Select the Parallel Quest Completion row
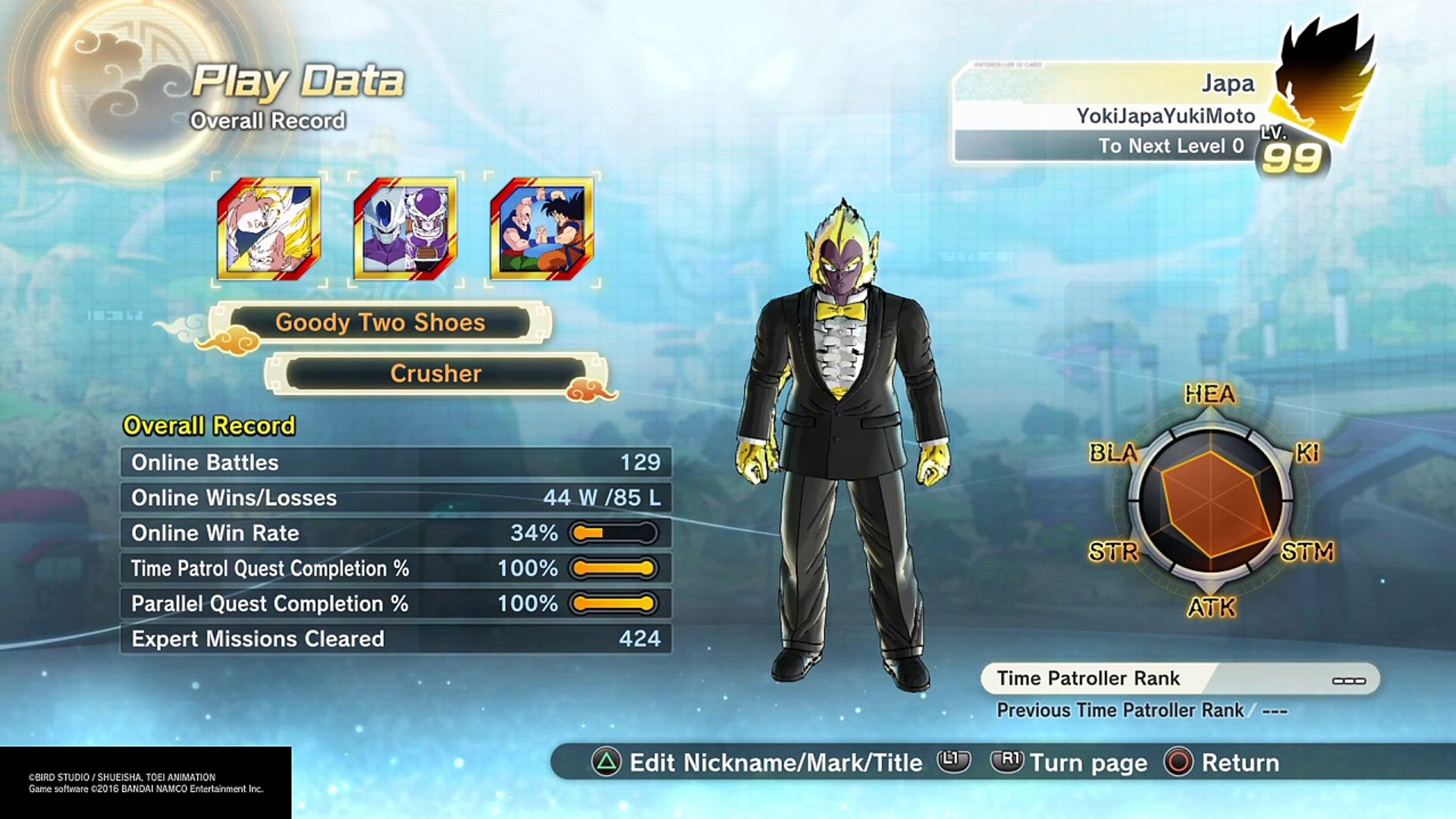 pos(396,604)
